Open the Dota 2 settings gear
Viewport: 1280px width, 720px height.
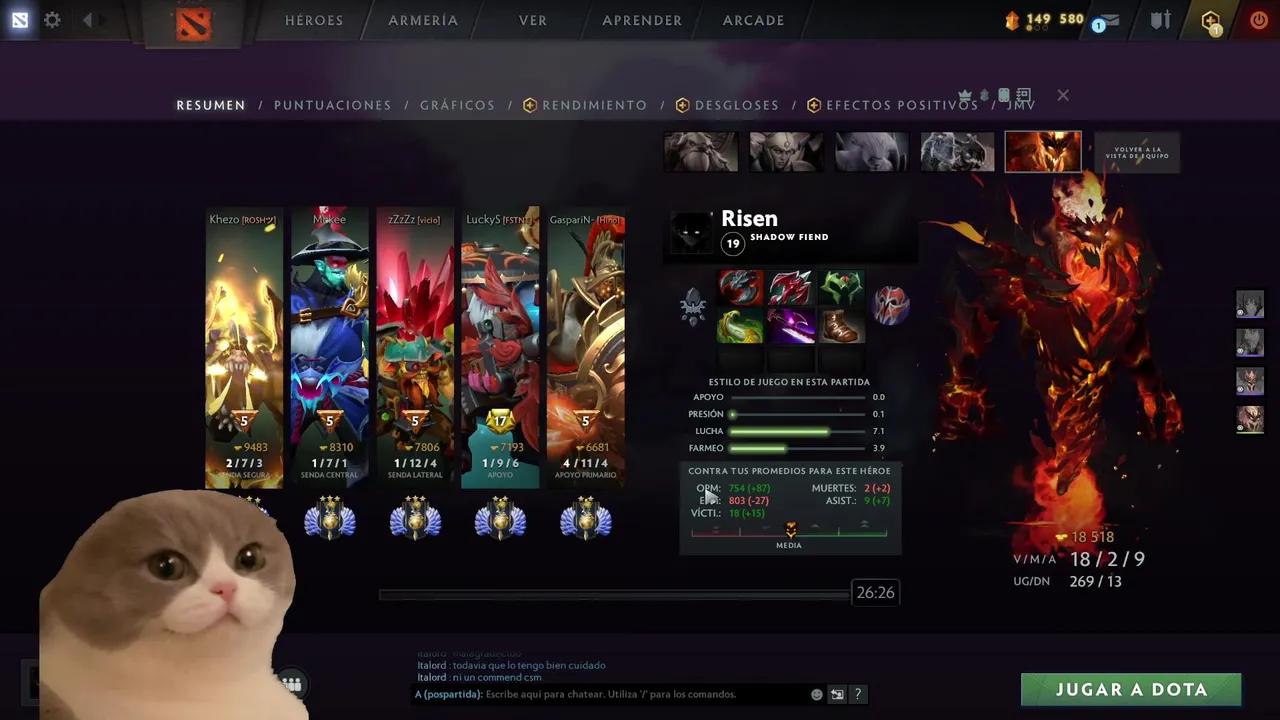(x=52, y=20)
